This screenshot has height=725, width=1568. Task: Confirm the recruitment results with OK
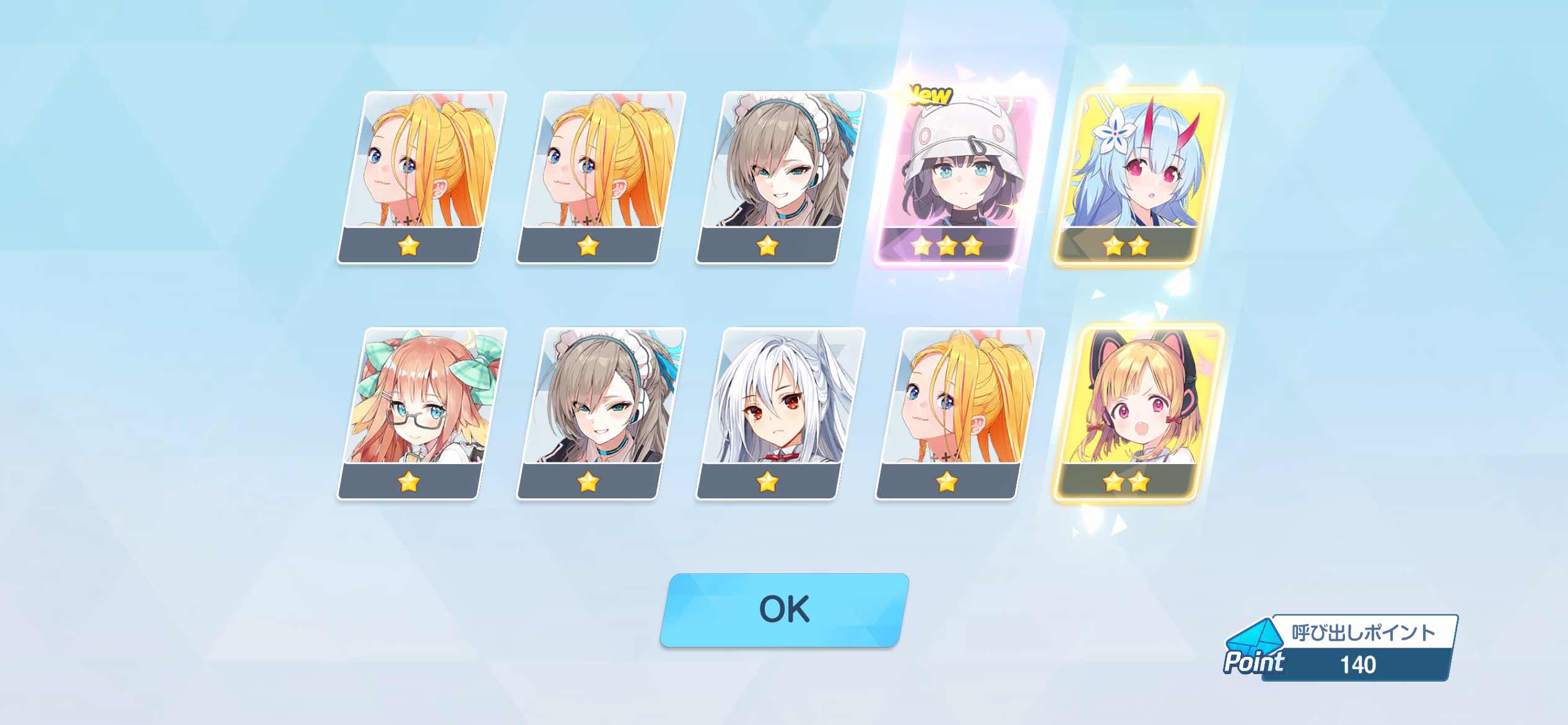click(784, 610)
